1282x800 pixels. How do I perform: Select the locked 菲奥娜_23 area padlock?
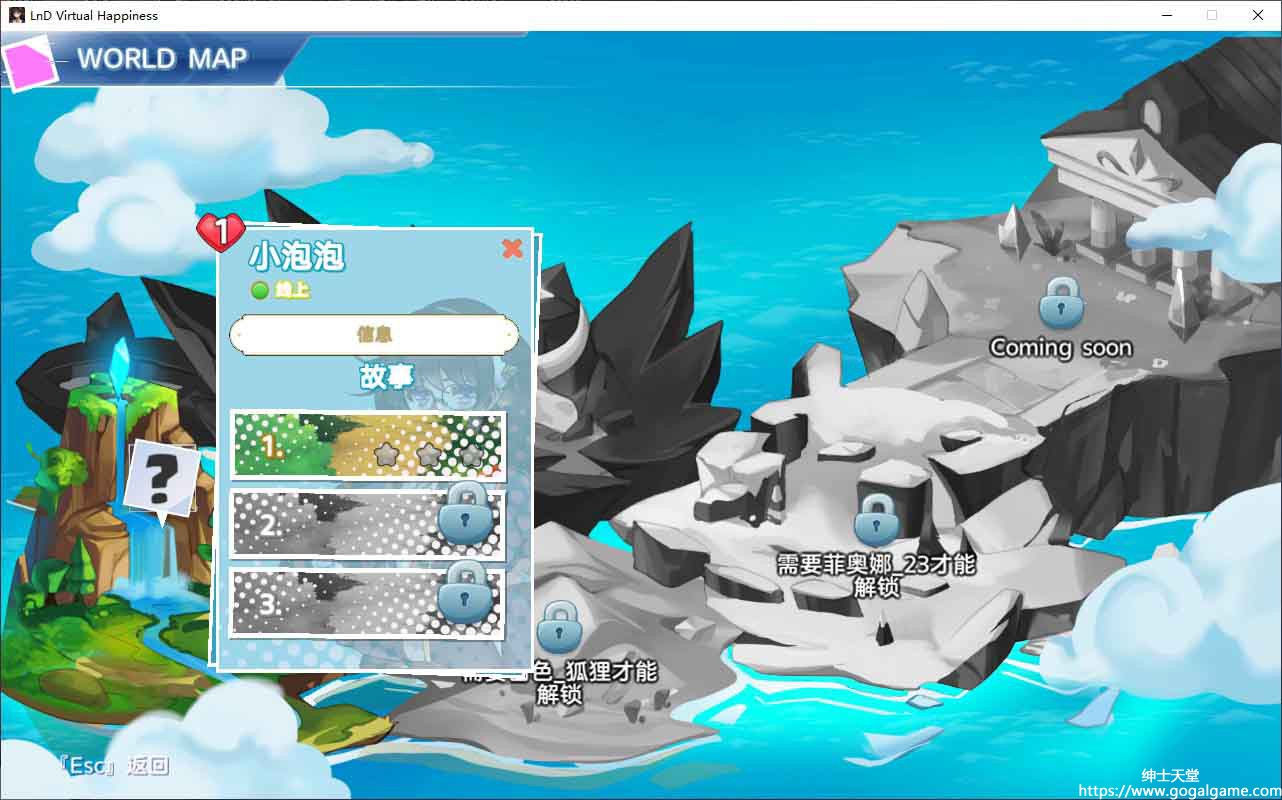(876, 519)
